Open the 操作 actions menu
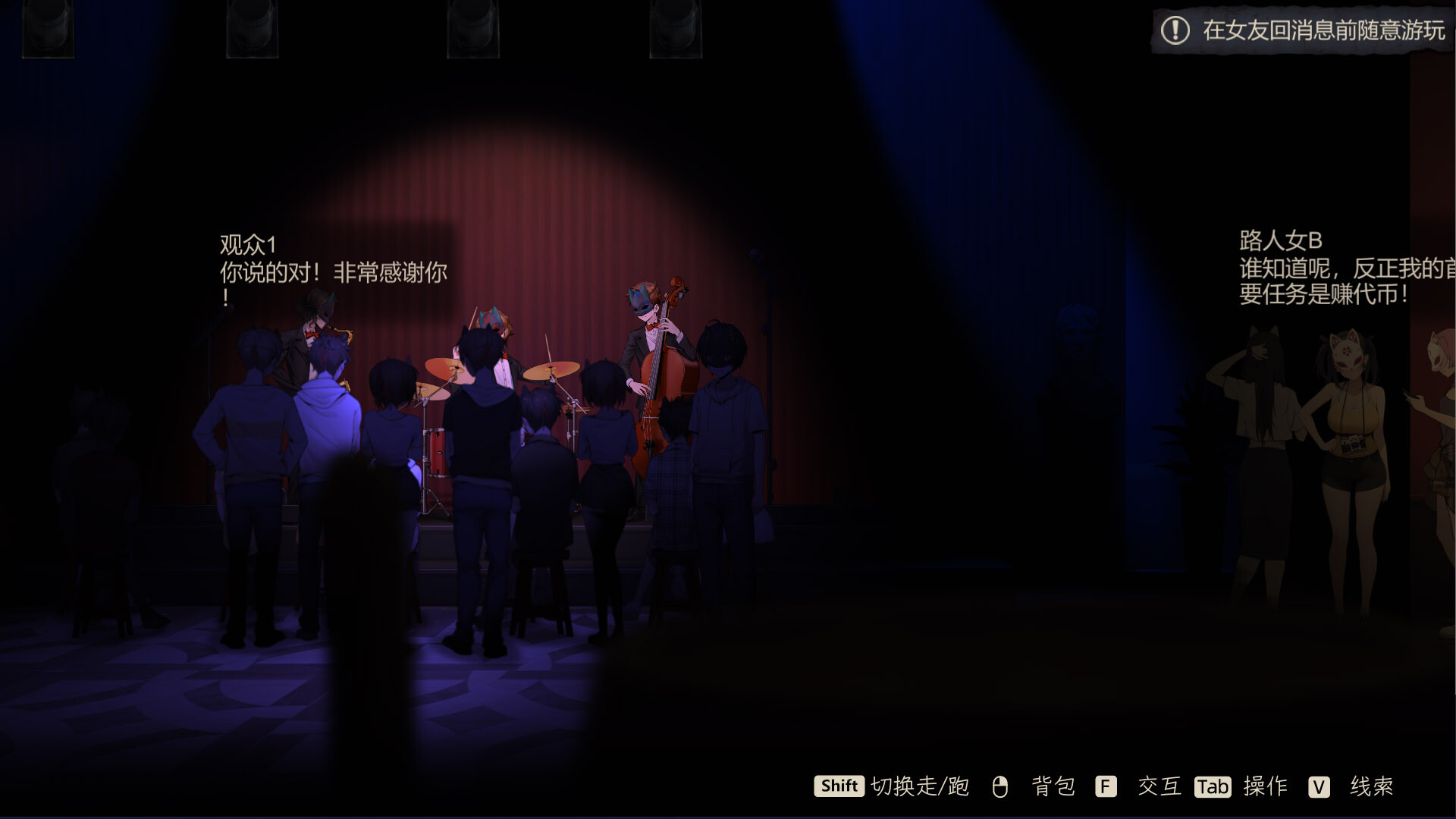The height and width of the screenshot is (819, 1456). 1263,787
